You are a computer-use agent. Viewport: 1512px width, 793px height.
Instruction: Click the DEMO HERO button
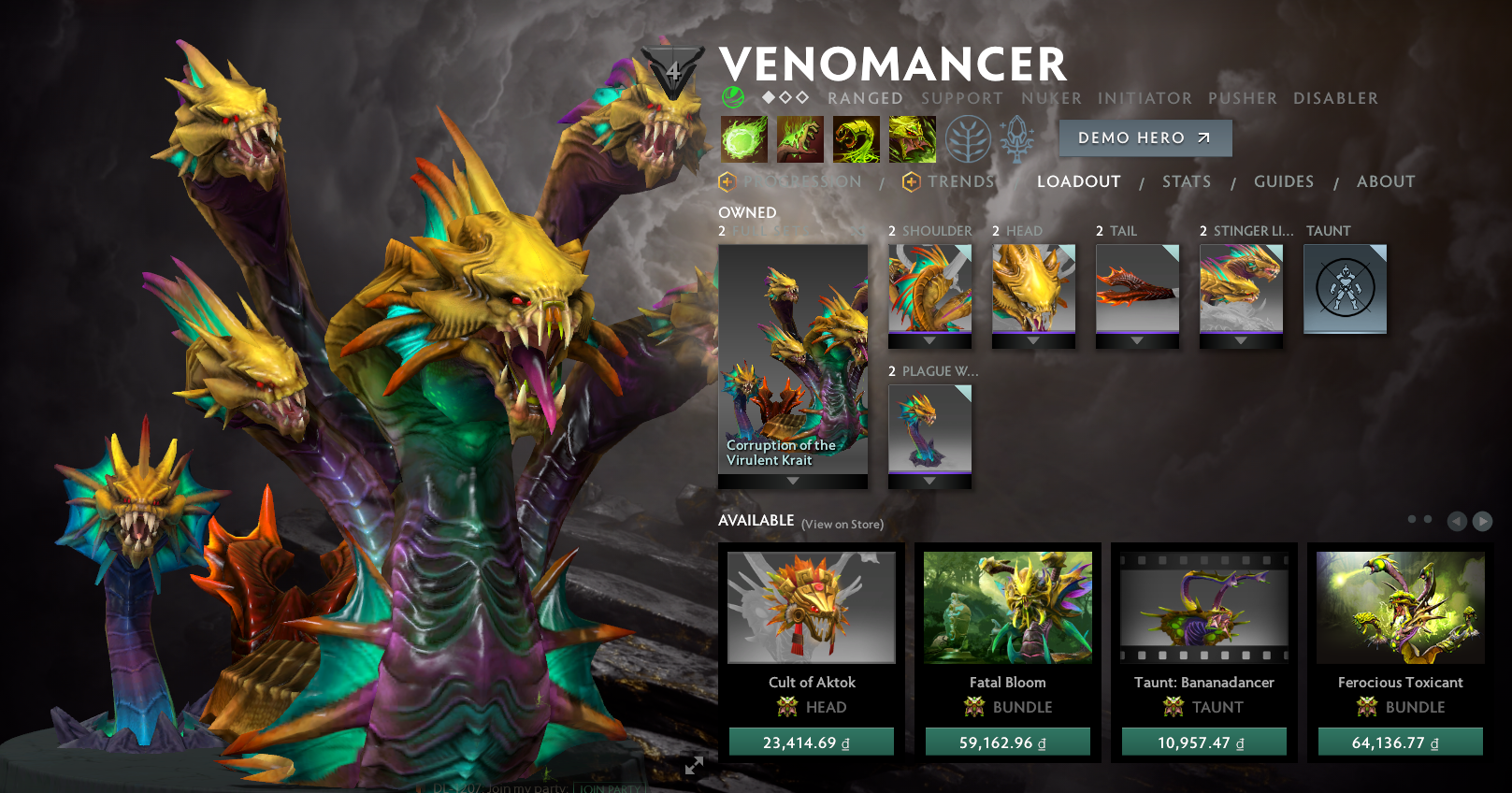pyautogui.click(x=1145, y=137)
